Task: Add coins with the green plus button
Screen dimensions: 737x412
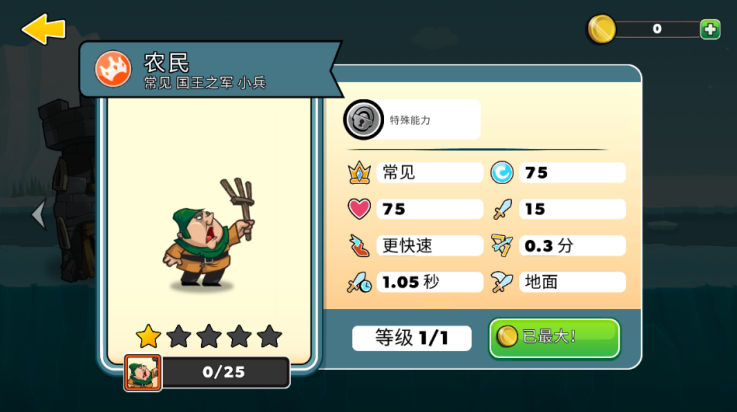Action: tap(710, 29)
